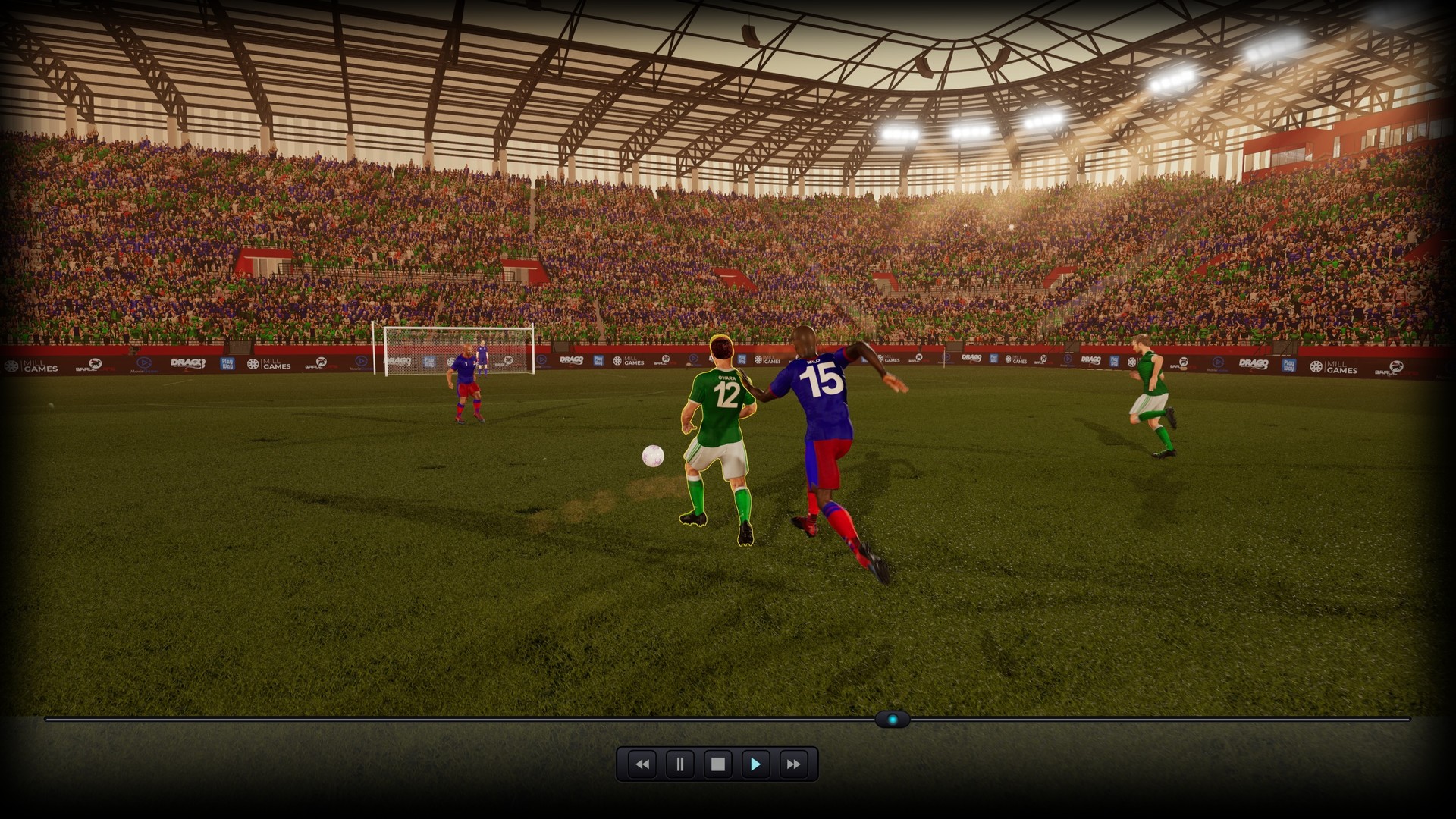Stop the replay with the Stop button
This screenshot has height=819, width=1456.
coord(717,764)
